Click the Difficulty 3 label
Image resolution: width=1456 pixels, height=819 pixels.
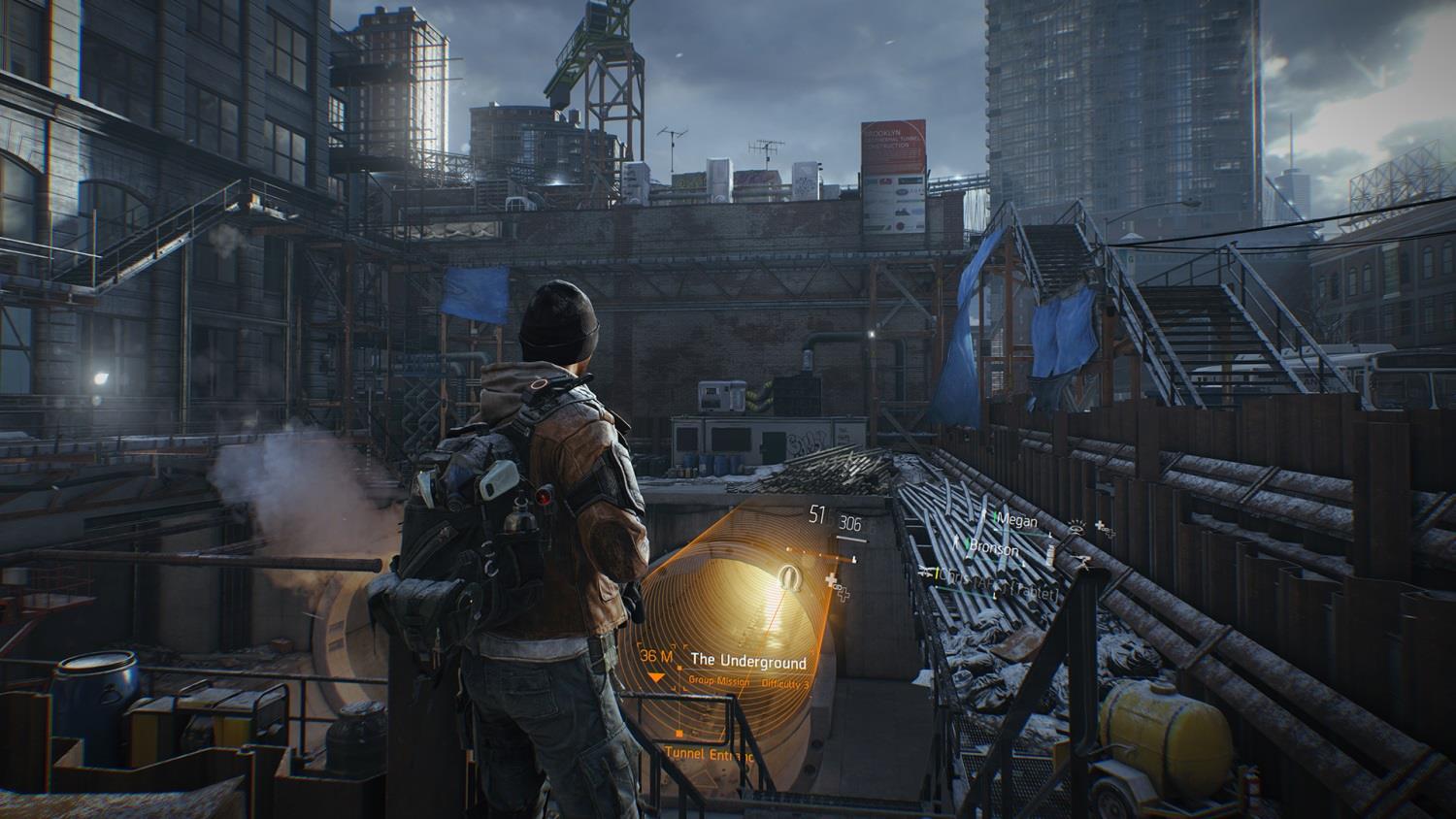[x=785, y=681]
